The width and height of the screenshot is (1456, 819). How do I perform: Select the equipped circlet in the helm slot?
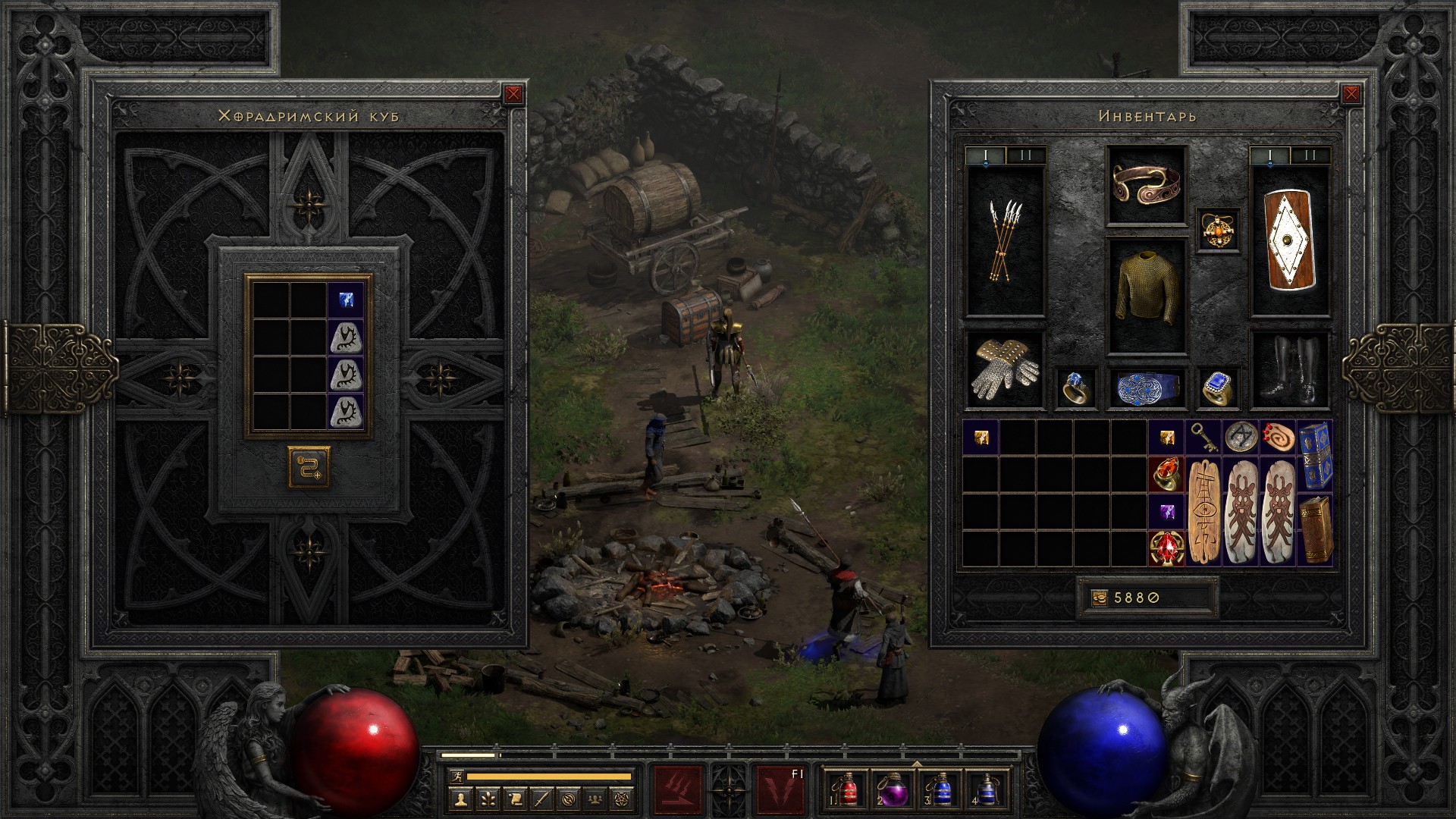1146,185
